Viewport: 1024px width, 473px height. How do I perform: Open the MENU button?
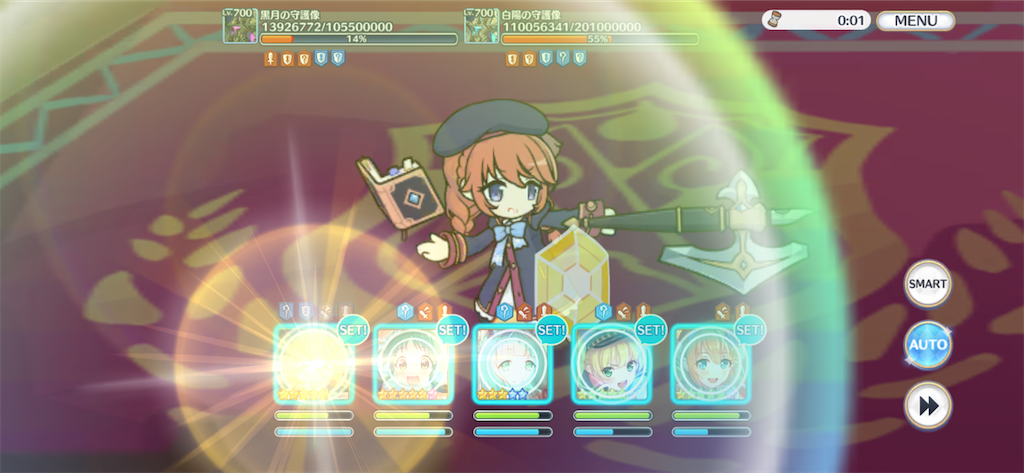coord(915,20)
